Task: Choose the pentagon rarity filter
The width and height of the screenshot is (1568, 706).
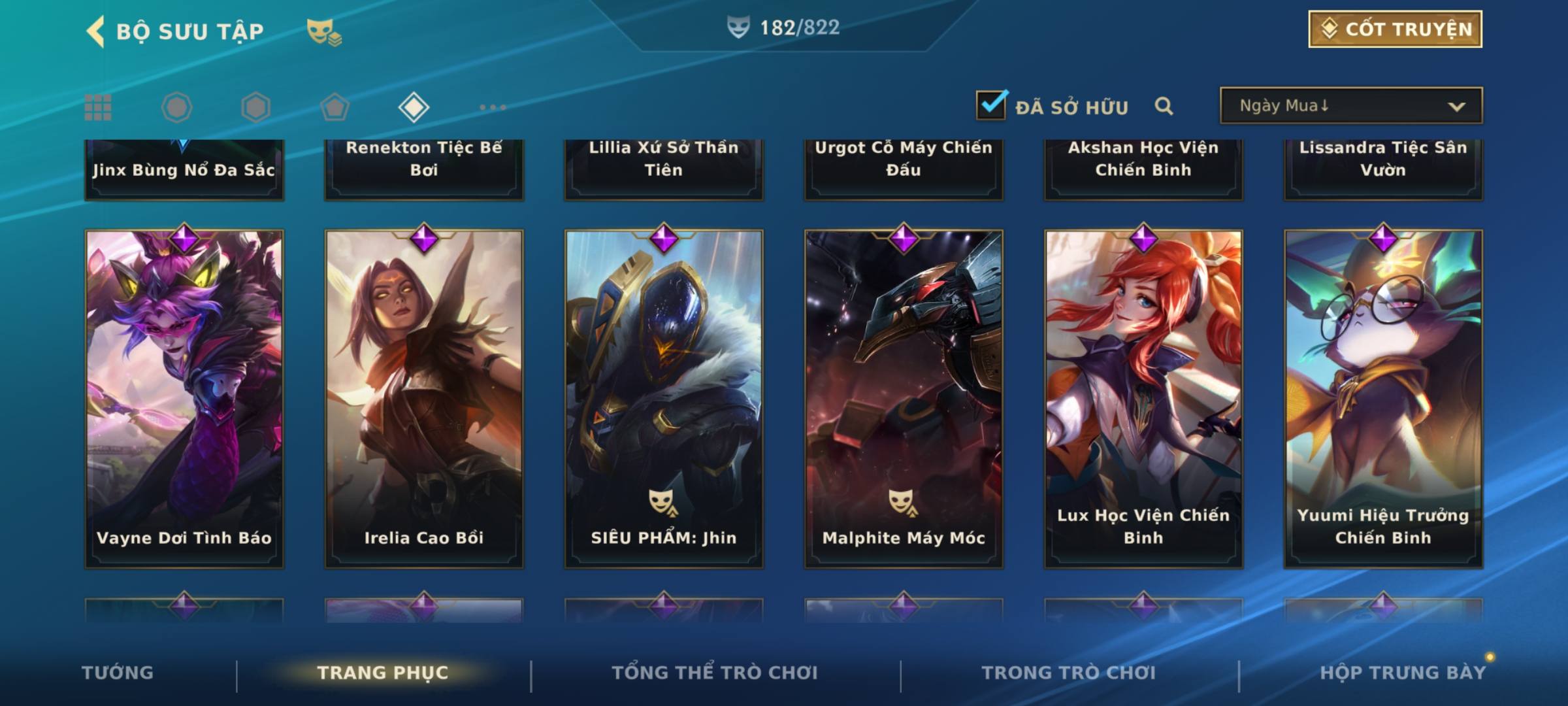Action: [x=335, y=107]
